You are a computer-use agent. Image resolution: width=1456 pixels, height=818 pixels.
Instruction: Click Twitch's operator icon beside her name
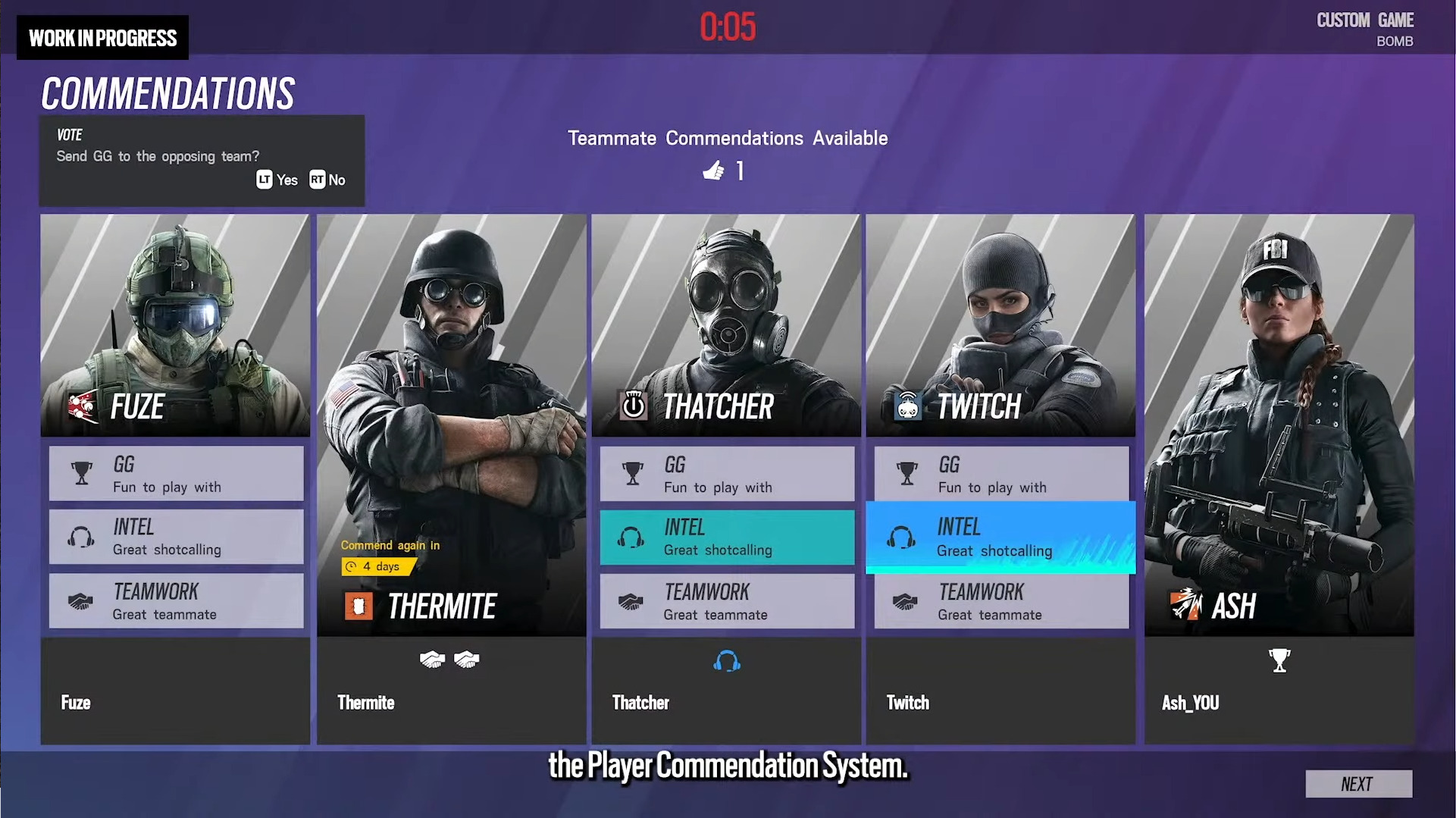[908, 405]
